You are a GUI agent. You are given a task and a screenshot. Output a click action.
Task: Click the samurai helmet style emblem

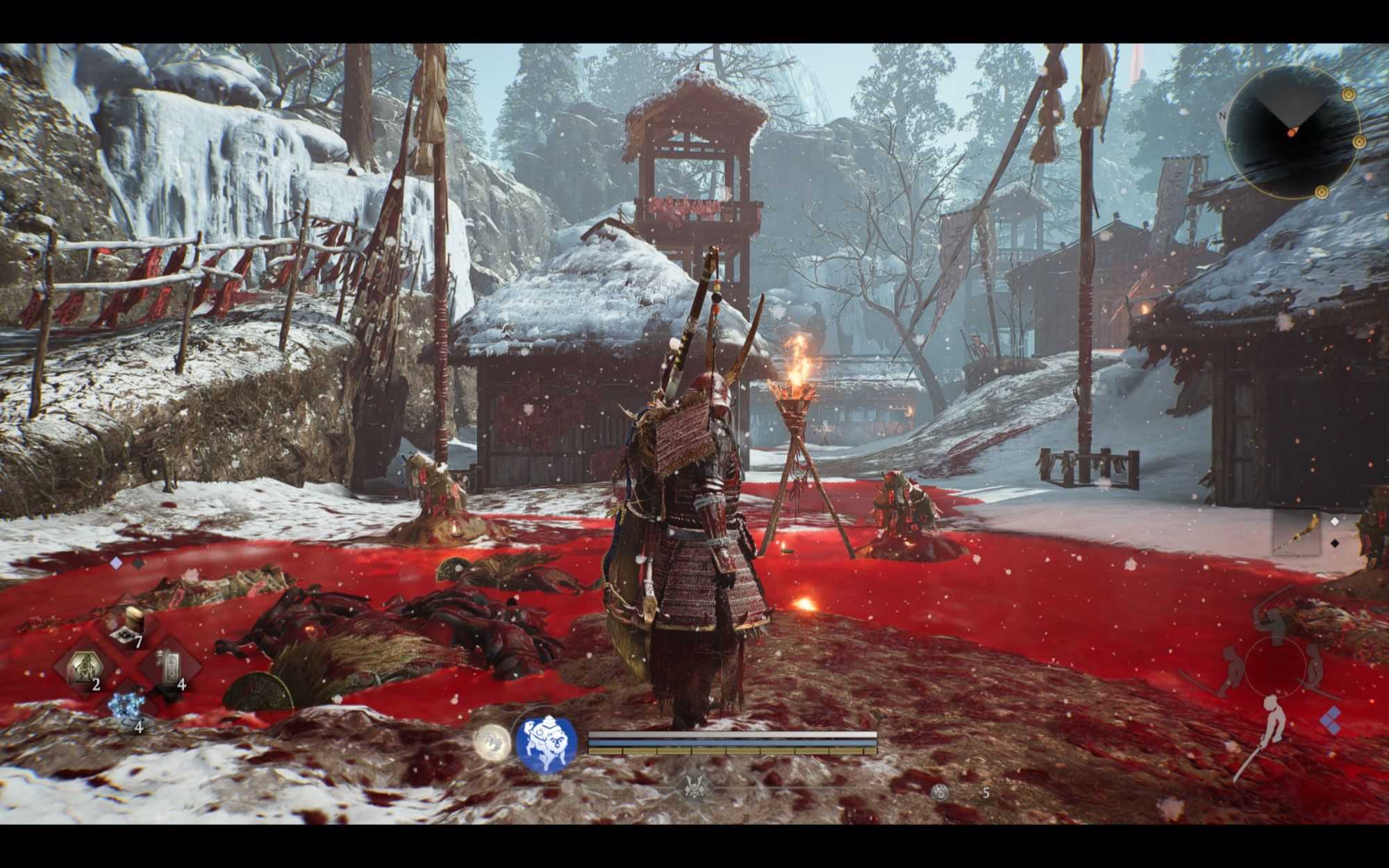point(690,786)
